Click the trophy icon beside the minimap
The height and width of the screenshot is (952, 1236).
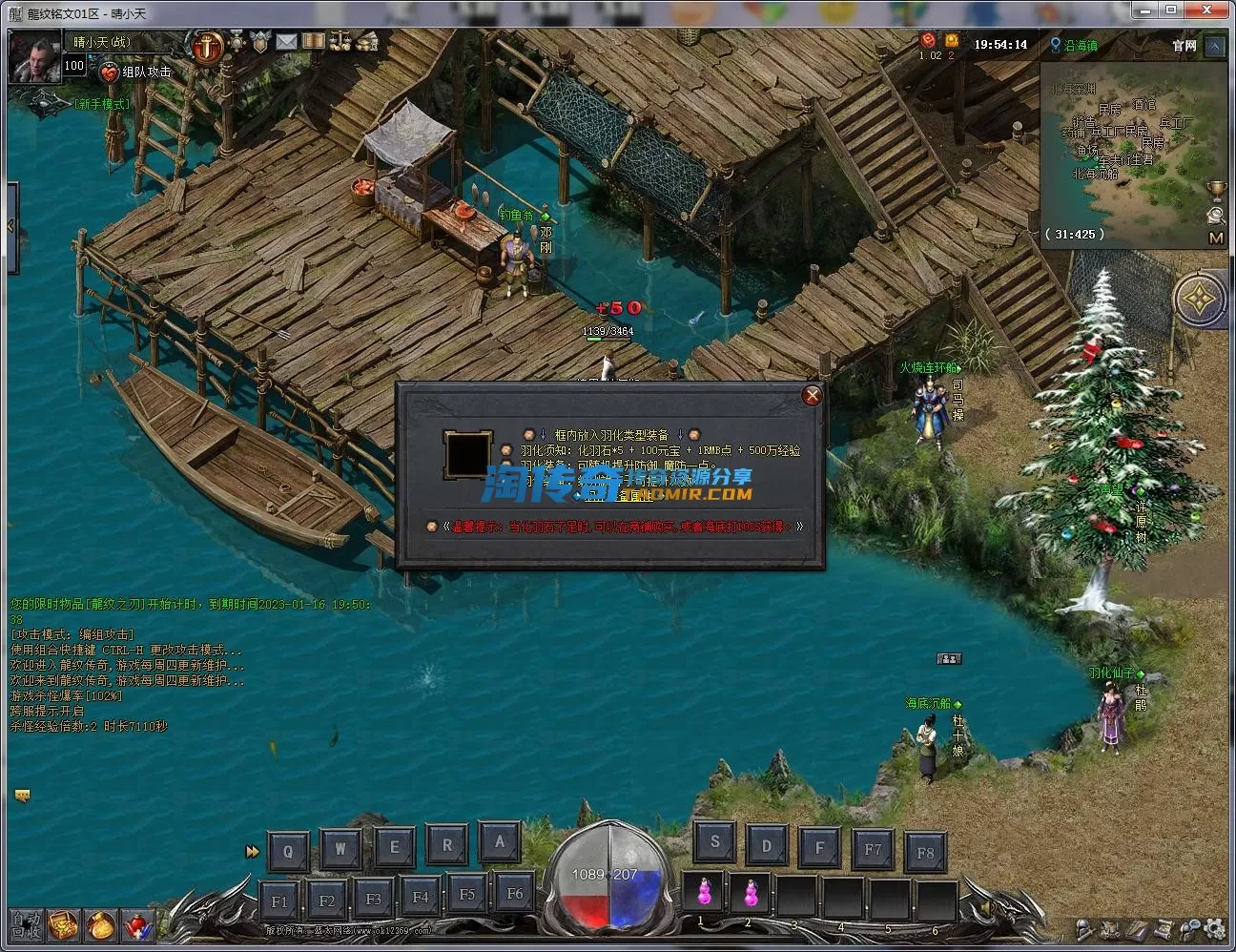tap(1216, 190)
